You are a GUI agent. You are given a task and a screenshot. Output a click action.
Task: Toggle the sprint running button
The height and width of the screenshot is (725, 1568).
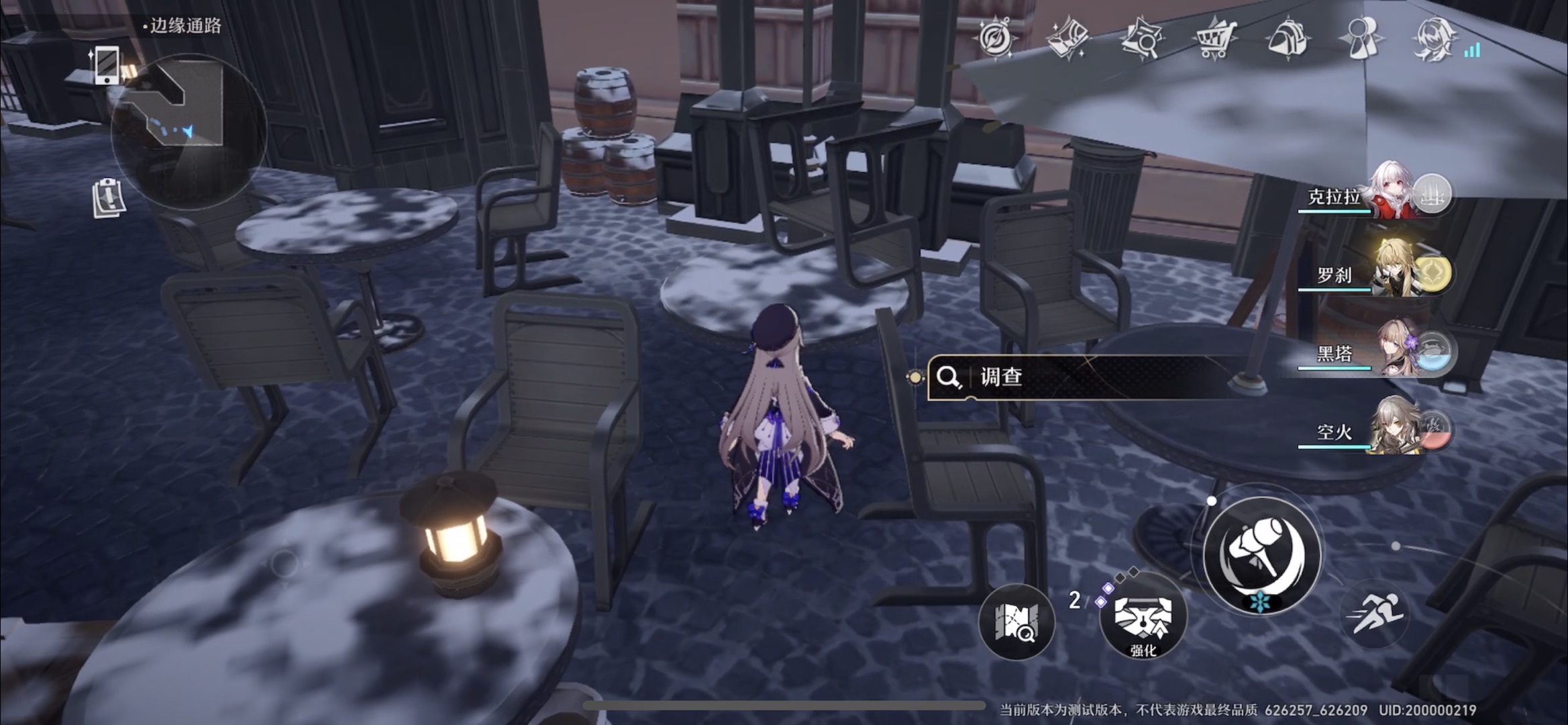click(x=1375, y=613)
